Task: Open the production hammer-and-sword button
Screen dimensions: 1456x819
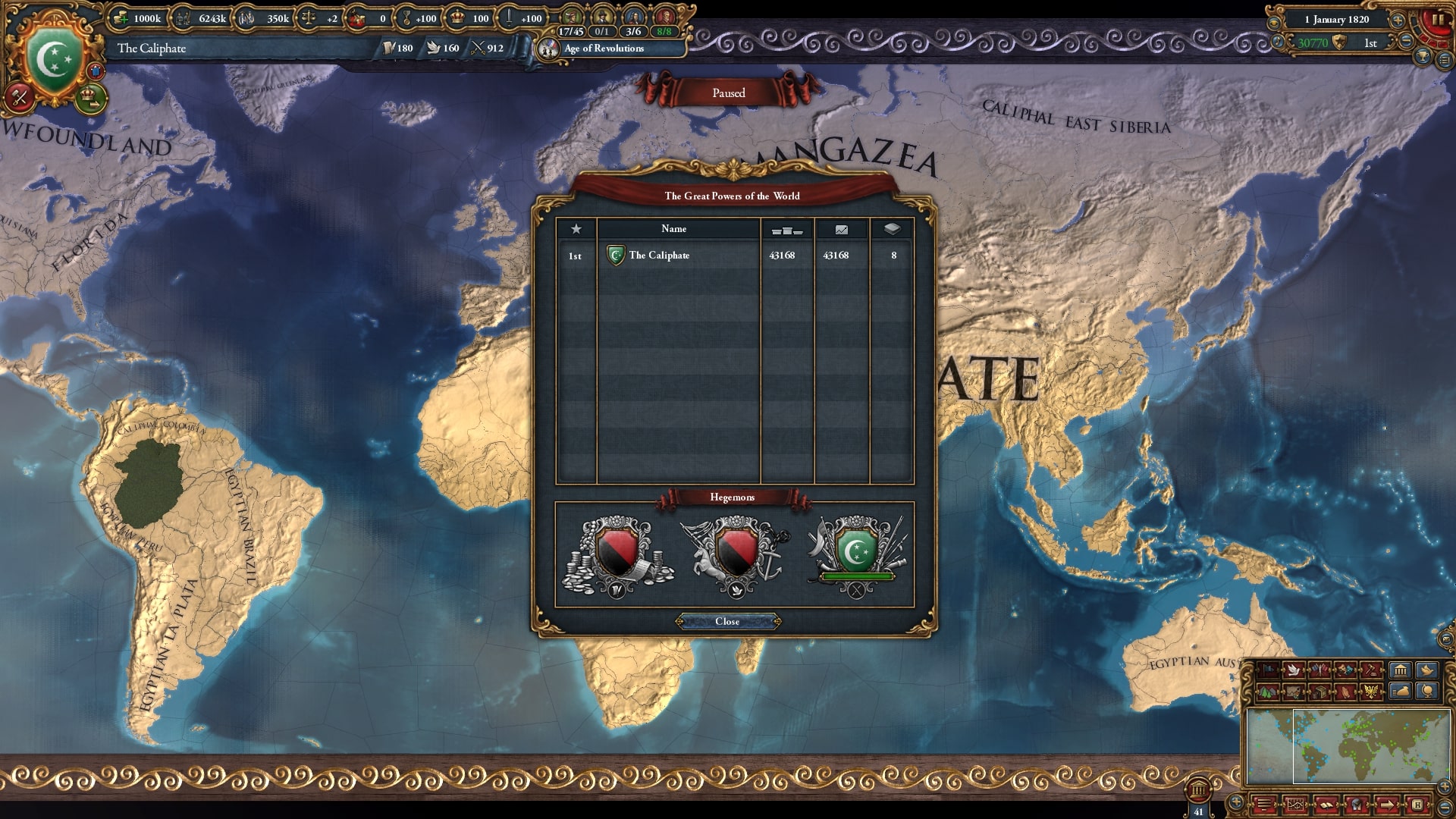Action: click(20, 98)
